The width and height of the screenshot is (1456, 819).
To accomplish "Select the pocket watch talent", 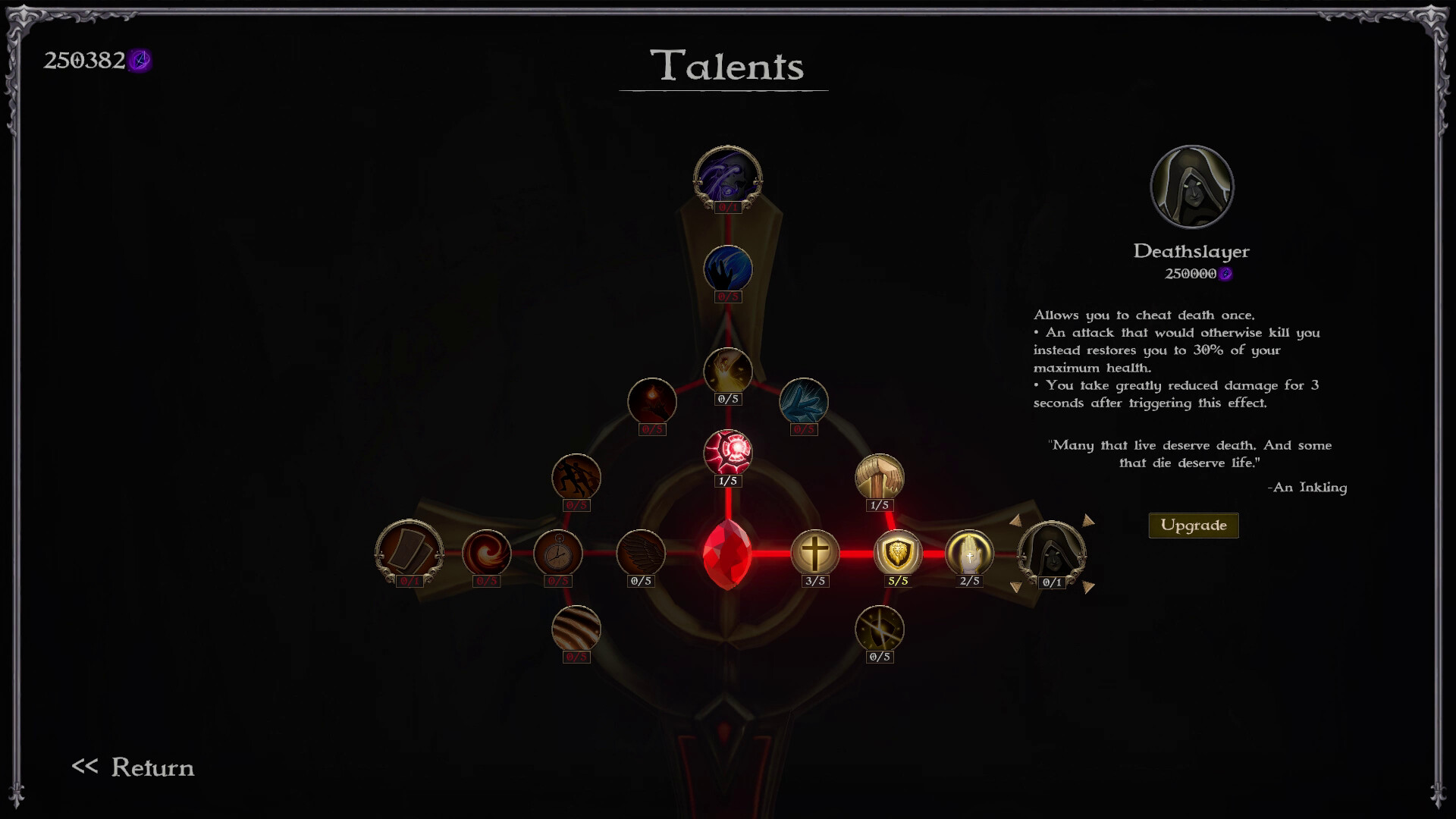I will (558, 554).
